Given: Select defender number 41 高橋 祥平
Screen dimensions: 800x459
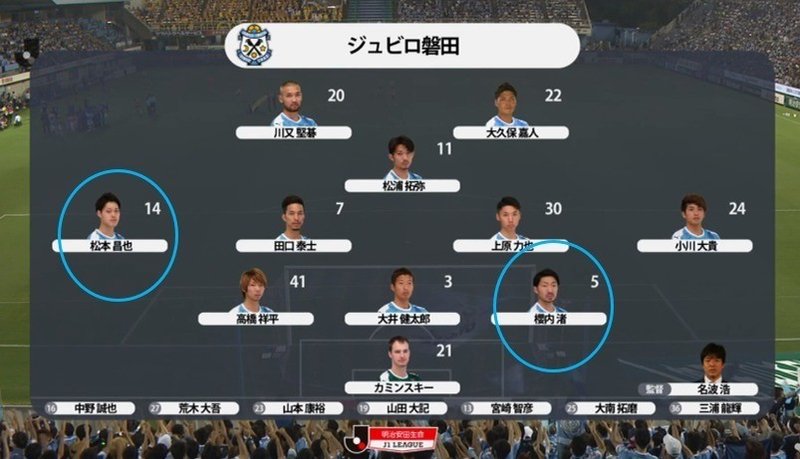Looking at the screenshot, I should pyautogui.click(x=254, y=318).
